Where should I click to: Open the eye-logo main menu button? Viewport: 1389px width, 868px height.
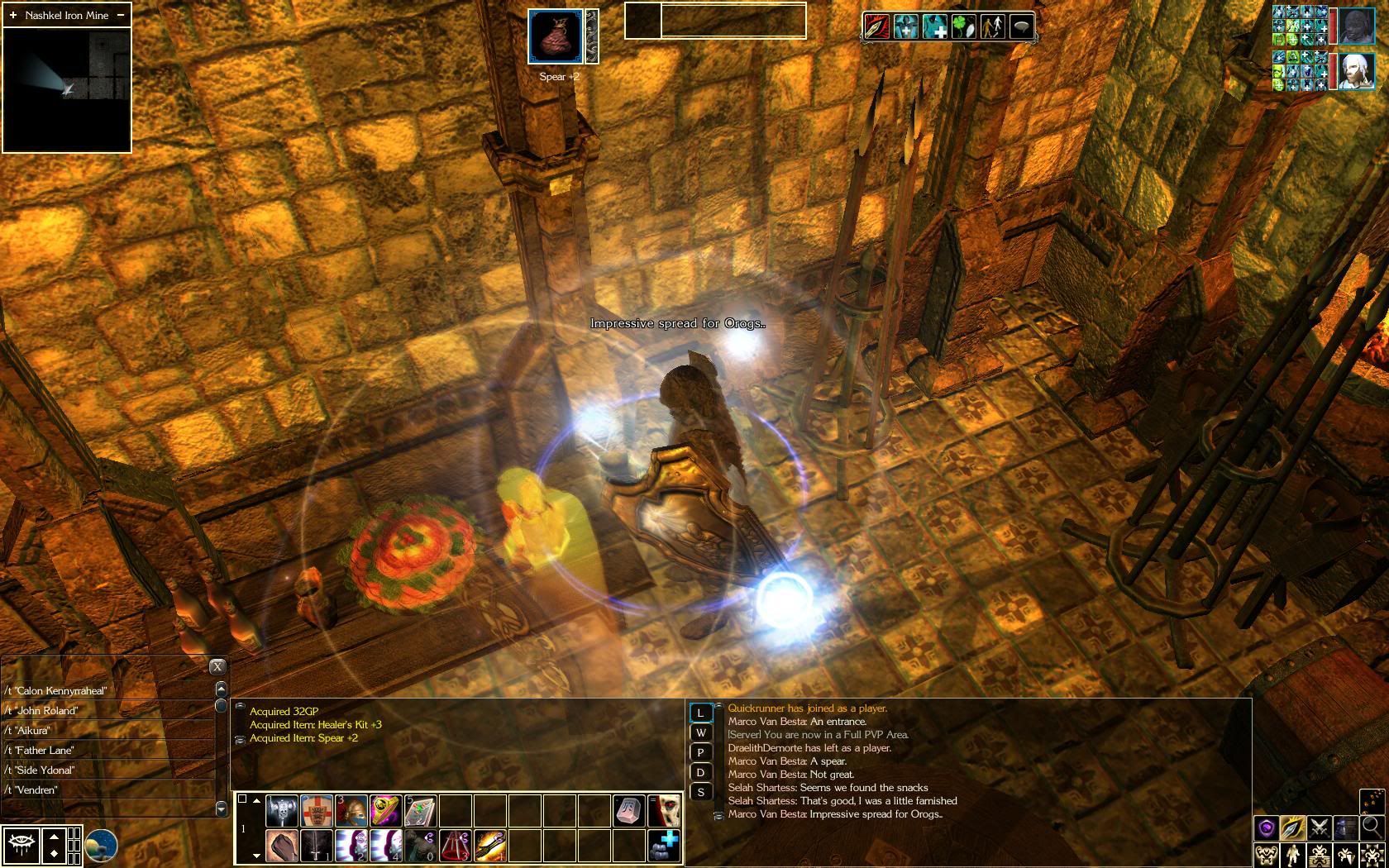click(21, 846)
